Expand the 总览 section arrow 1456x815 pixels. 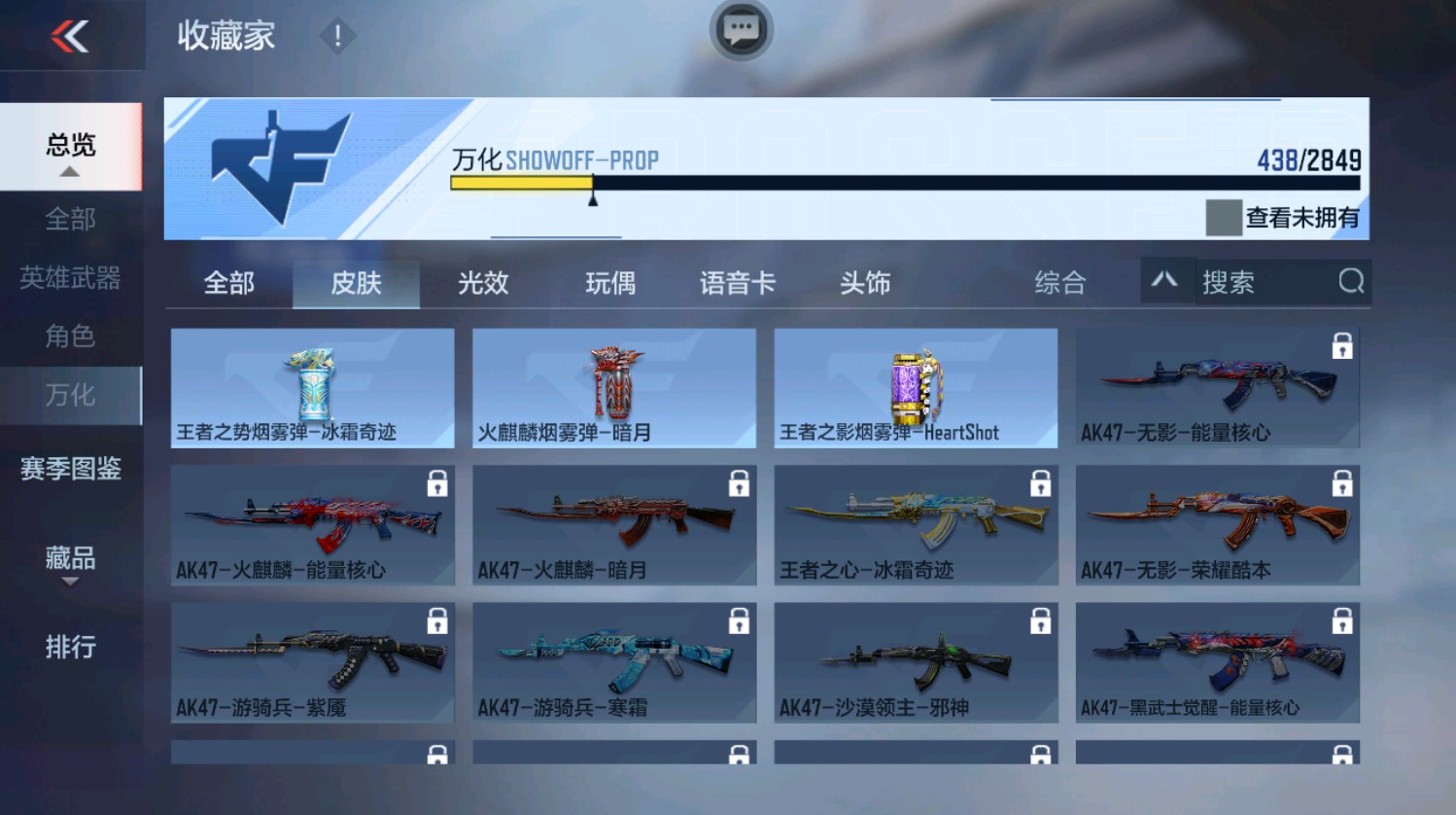[x=69, y=172]
